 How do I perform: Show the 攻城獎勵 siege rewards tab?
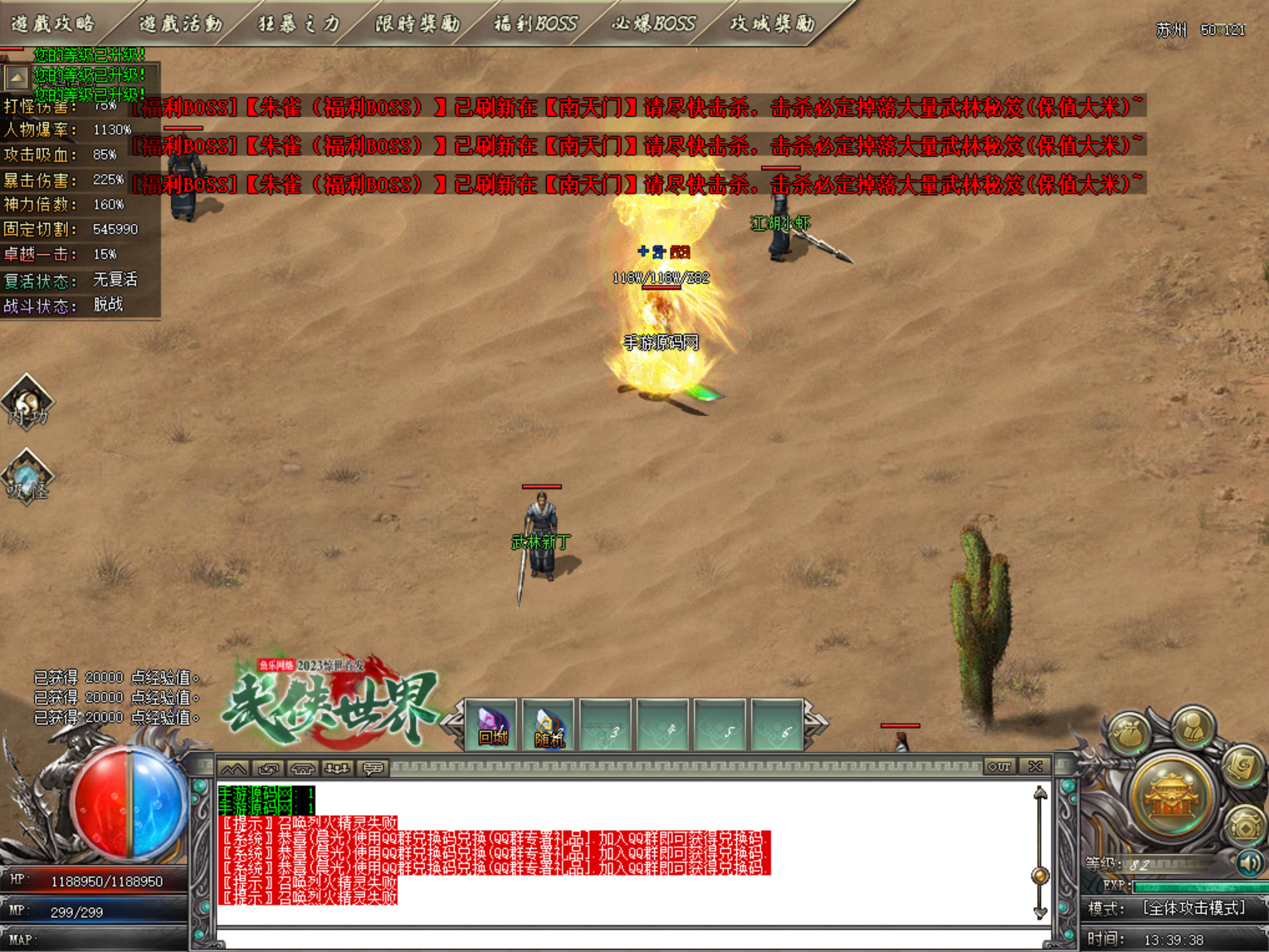(772, 23)
